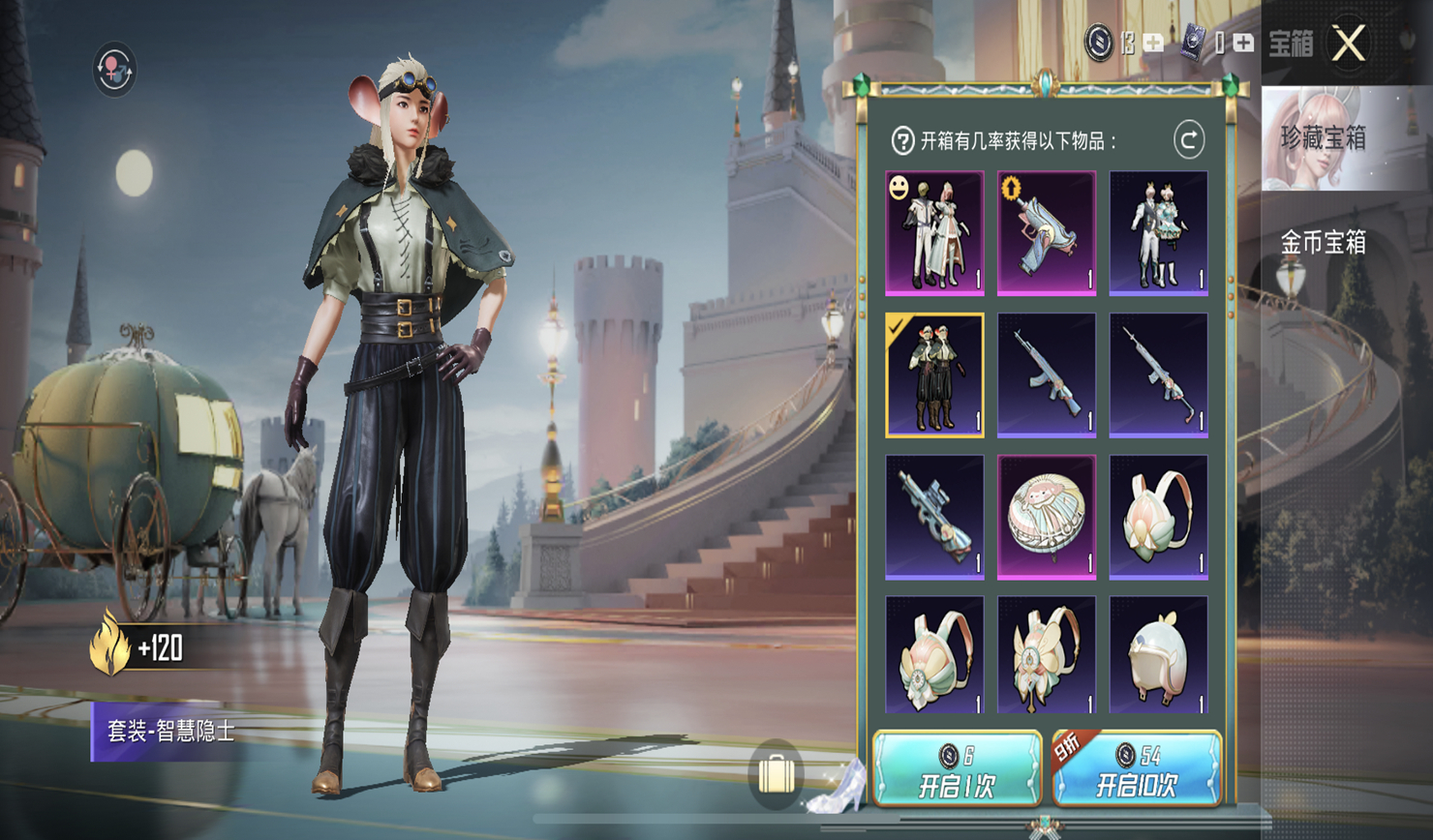Choose the round pastel parachute reward
The height and width of the screenshot is (840, 1433).
click(x=1047, y=517)
